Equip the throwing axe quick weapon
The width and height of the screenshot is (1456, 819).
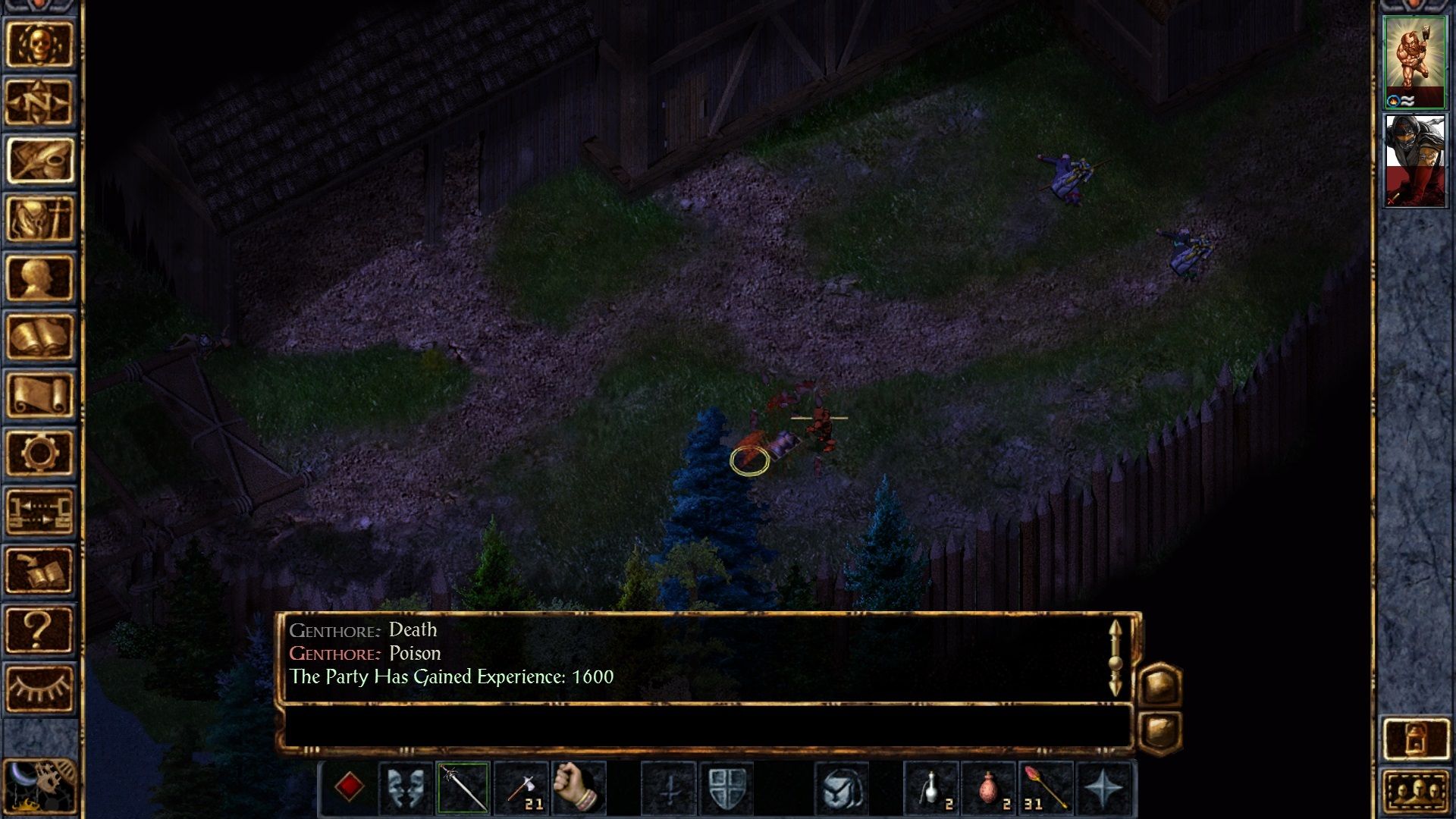pos(520,787)
